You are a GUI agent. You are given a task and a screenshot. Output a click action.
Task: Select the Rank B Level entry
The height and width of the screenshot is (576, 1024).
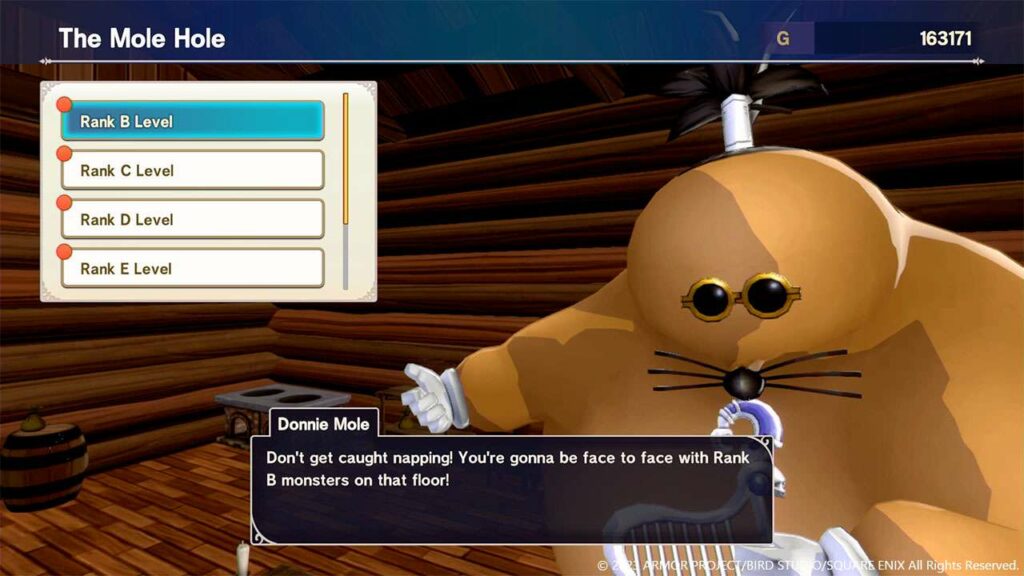[x=192, y=121]
